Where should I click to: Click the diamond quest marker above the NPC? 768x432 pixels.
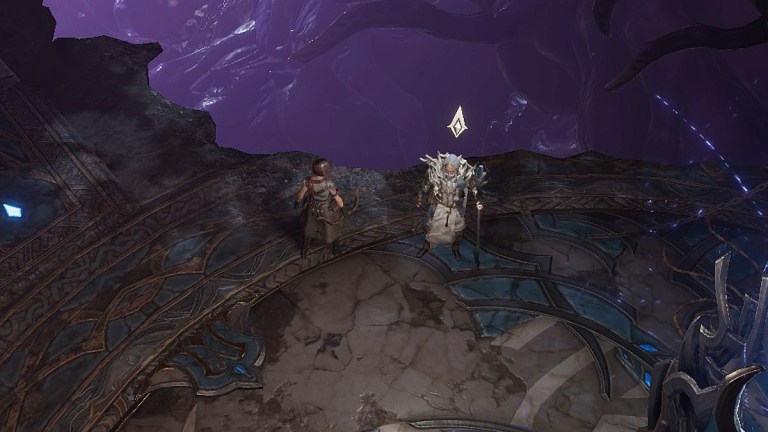point(457,122)
